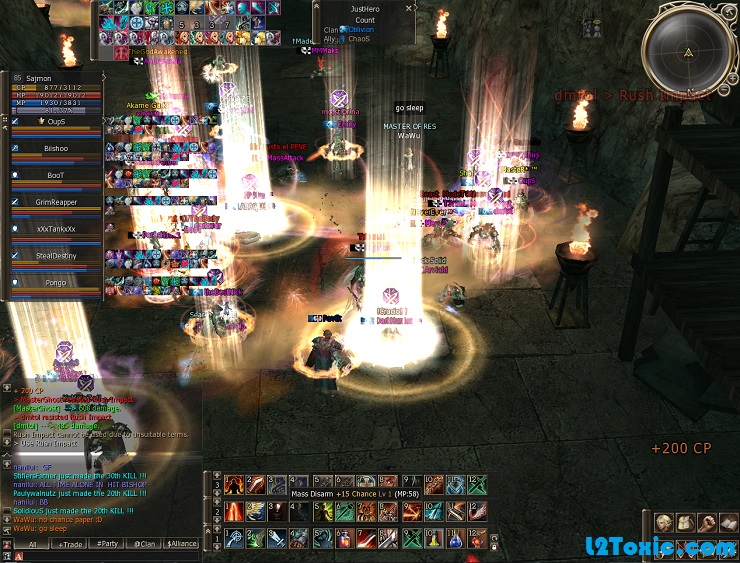The width and height of the screenshot is (740, 563).
Task: Switch to the $Alliance chat tab
Action: [182, 544]
